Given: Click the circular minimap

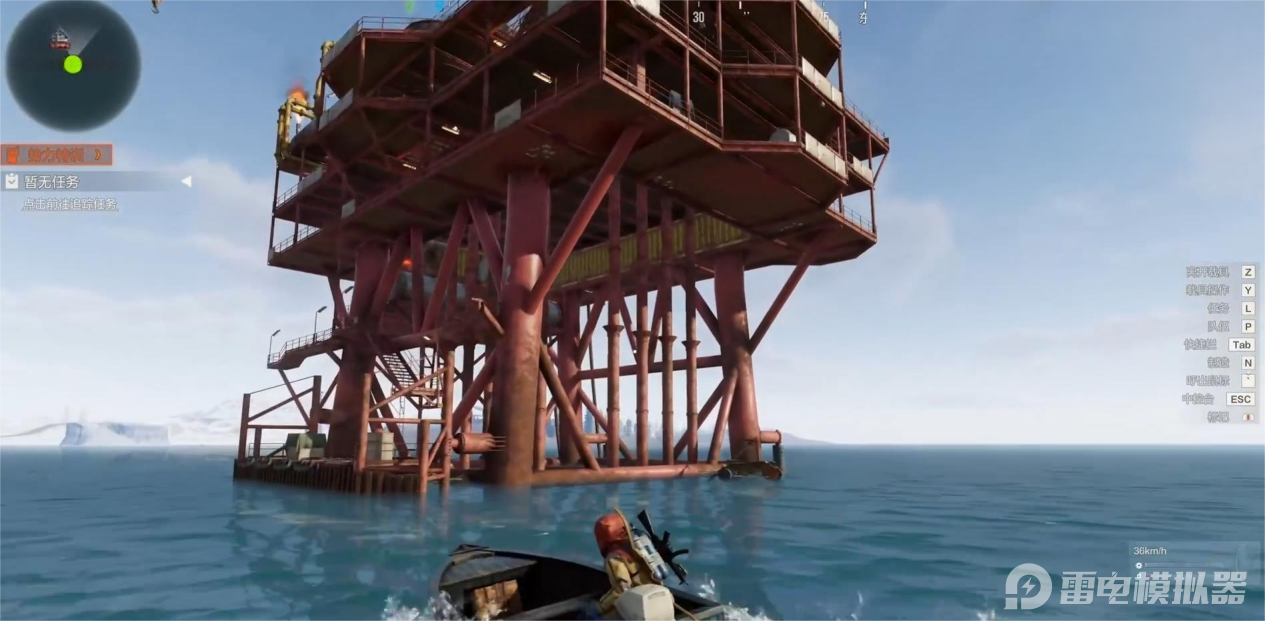Looking at the screenshot, I should click(73, 64).
